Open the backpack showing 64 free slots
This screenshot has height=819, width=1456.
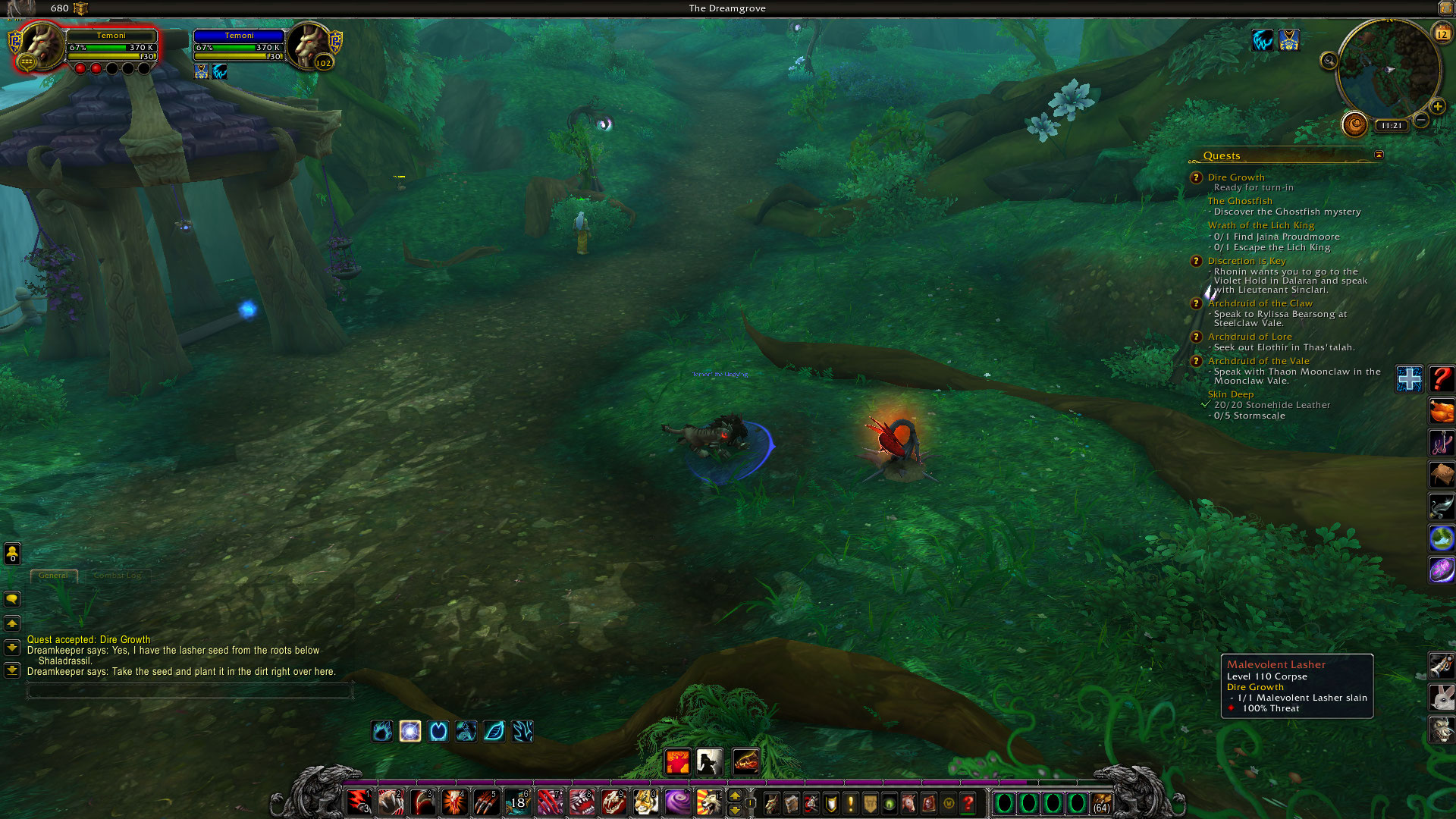[x=1101, y=803]
